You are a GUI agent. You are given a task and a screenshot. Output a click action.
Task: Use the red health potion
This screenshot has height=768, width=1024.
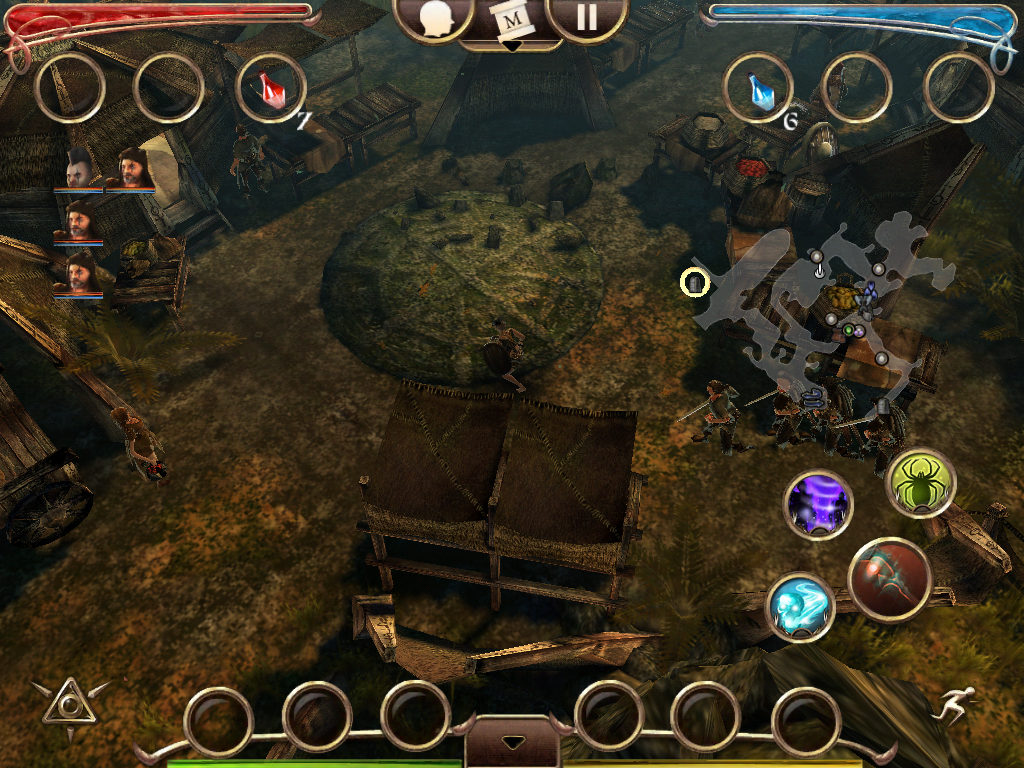270,90
